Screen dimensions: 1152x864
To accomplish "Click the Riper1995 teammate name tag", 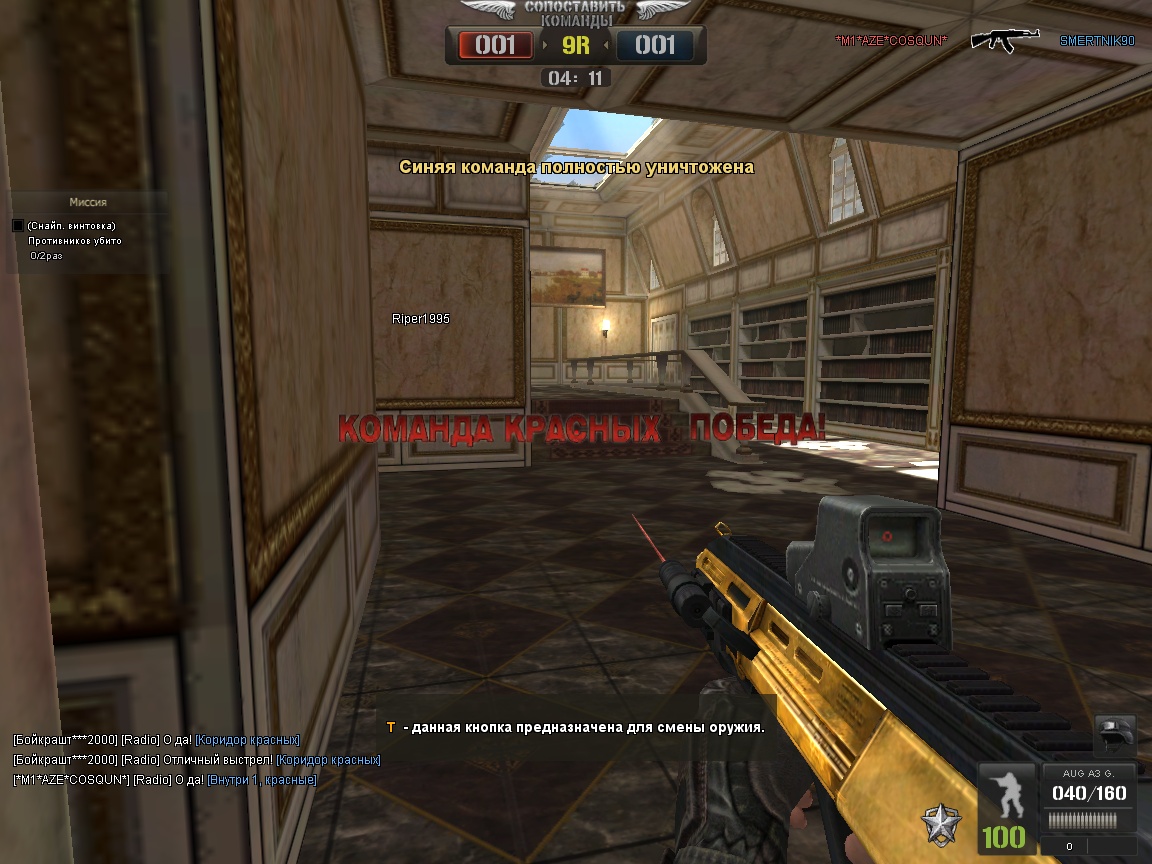I will coord(420,319).
